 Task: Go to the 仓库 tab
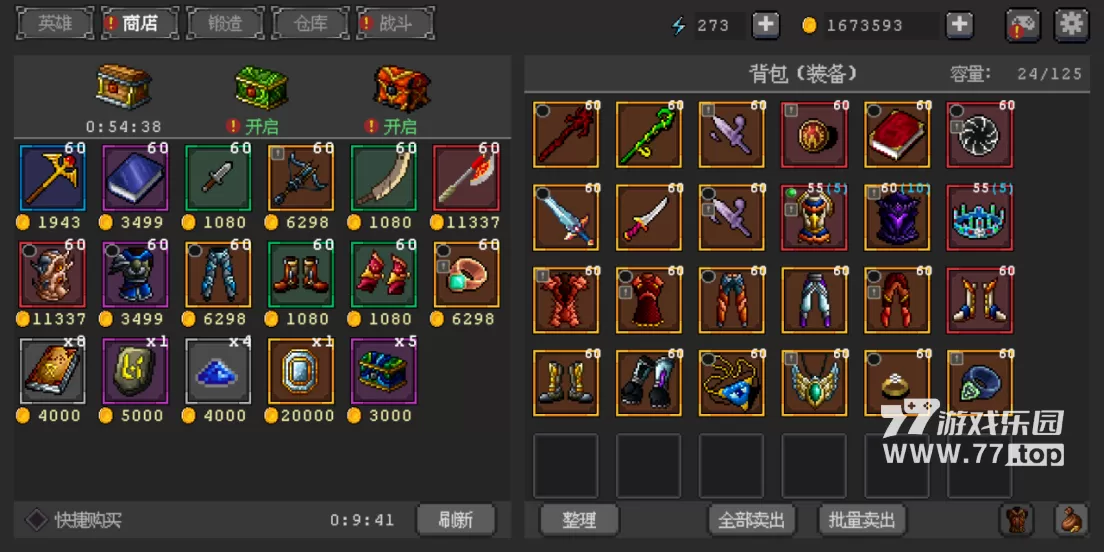pos(310,23)
